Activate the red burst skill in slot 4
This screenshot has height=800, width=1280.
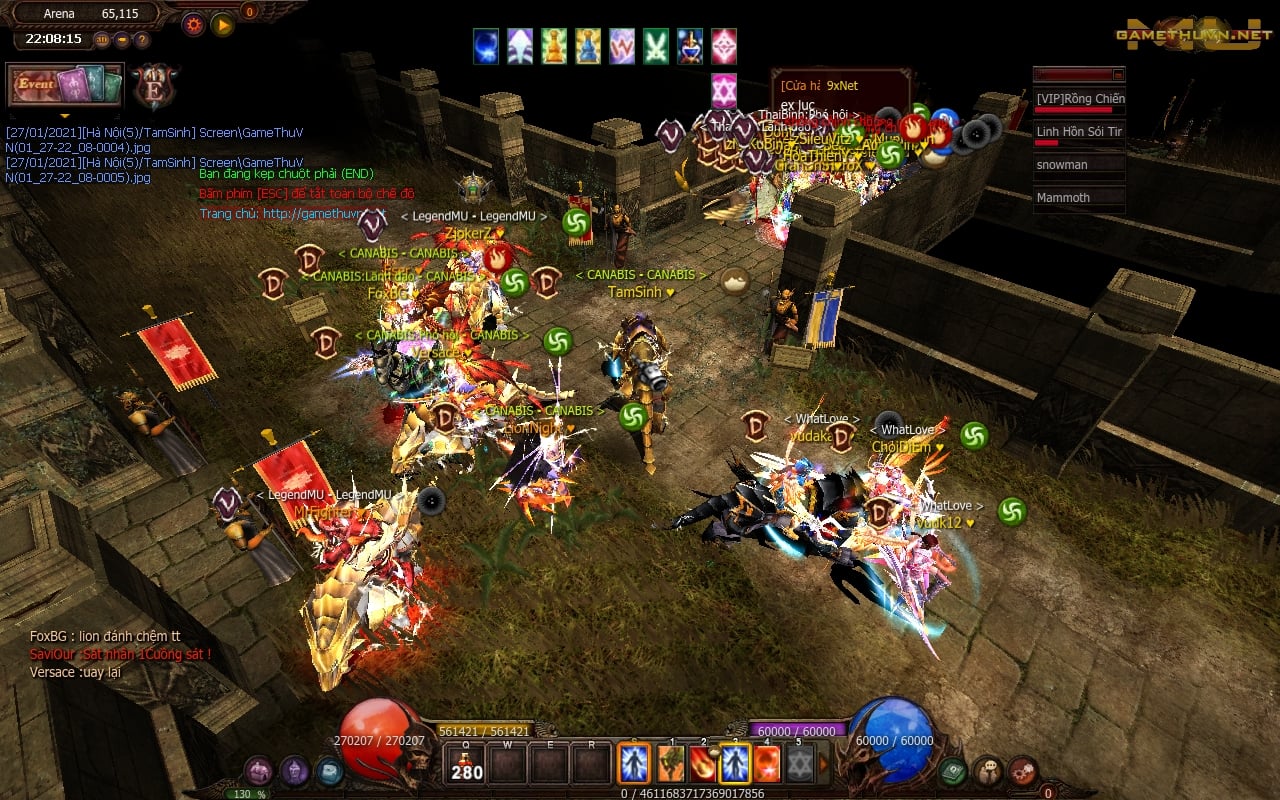767,765
